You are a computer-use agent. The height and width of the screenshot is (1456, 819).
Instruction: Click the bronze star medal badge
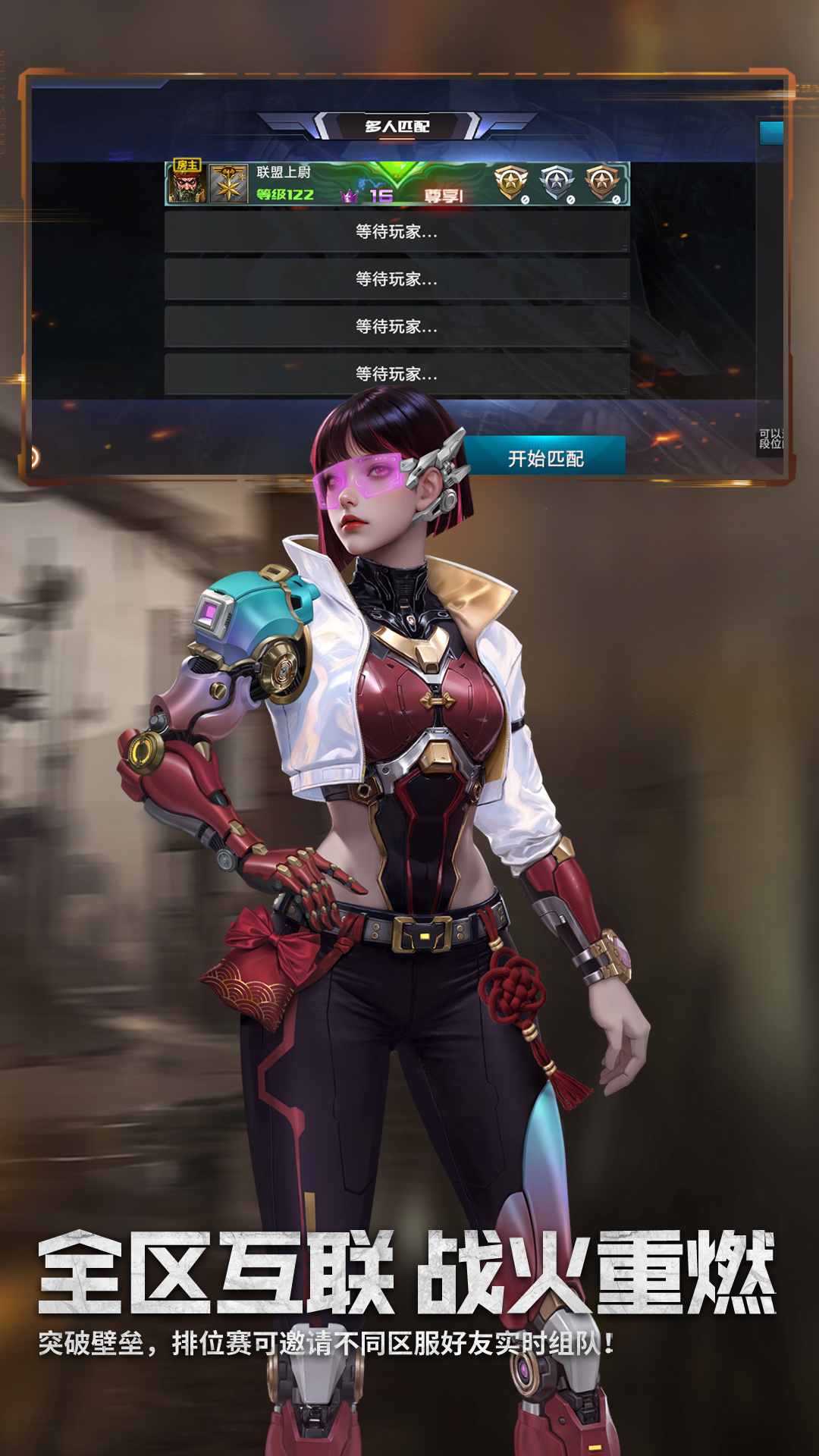click(602, 183)
